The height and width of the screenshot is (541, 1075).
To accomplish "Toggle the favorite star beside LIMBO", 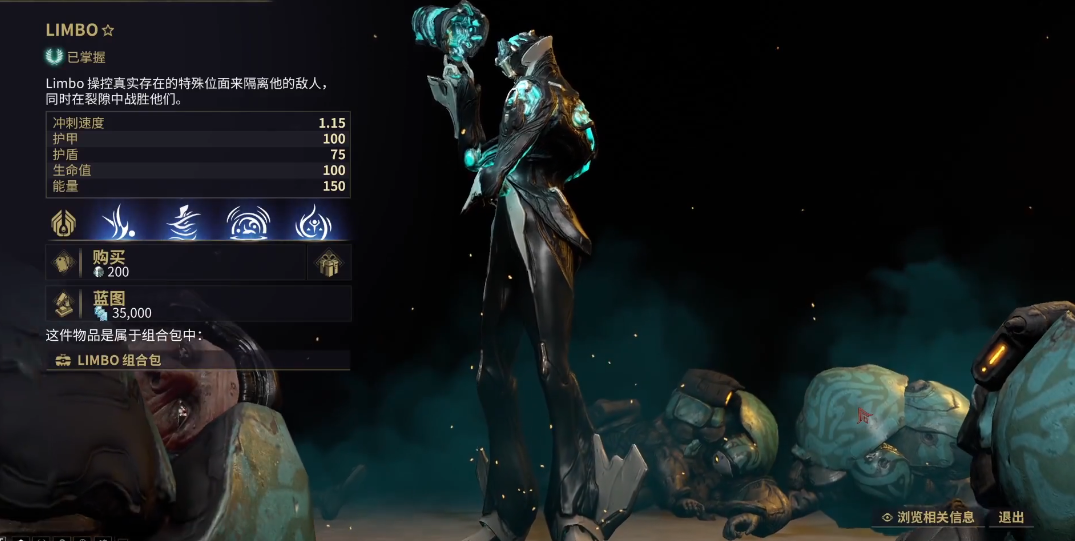I will click(108, 31).
